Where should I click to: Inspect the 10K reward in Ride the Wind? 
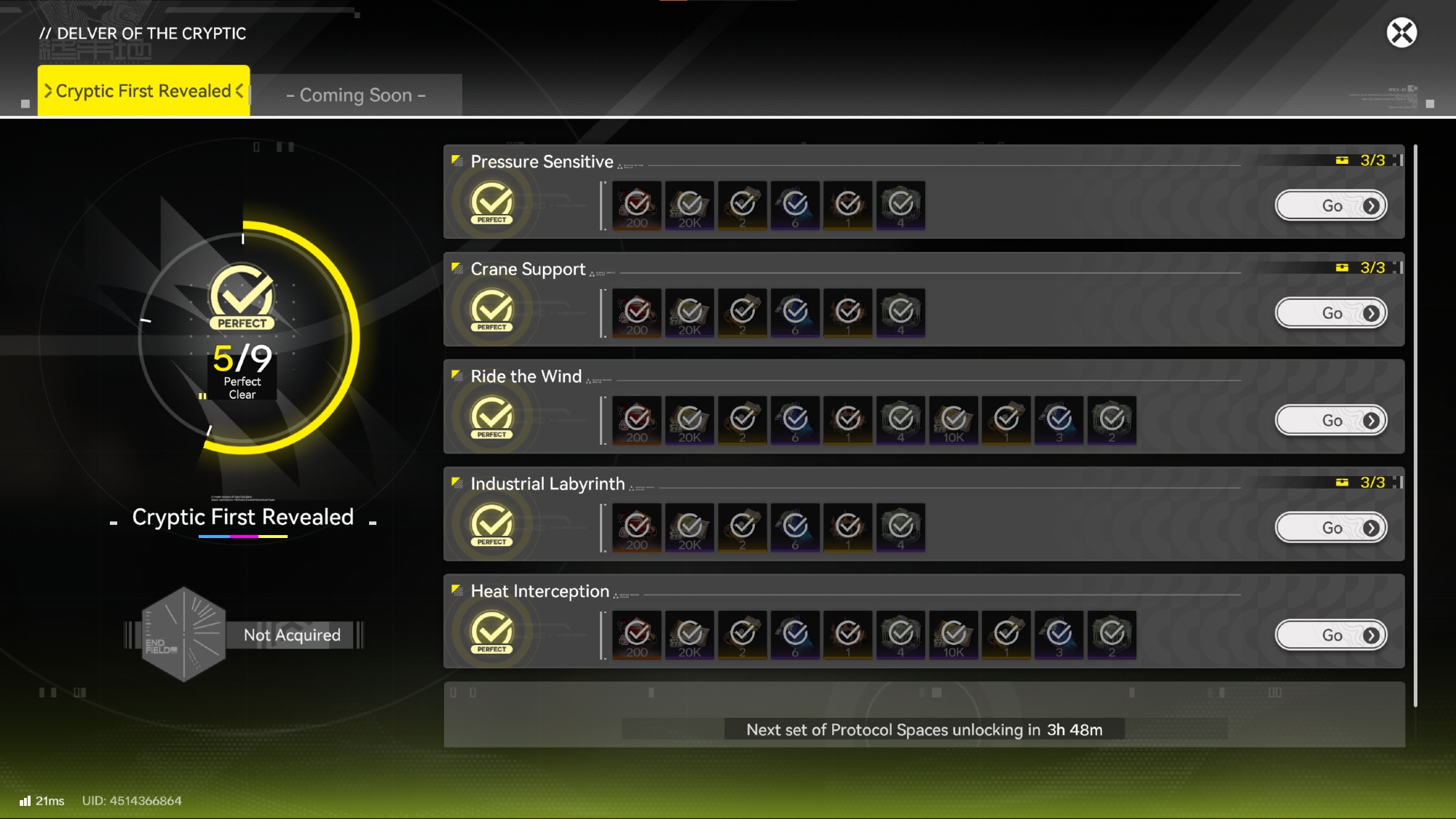pyautogui.click(x=954, y=421)
